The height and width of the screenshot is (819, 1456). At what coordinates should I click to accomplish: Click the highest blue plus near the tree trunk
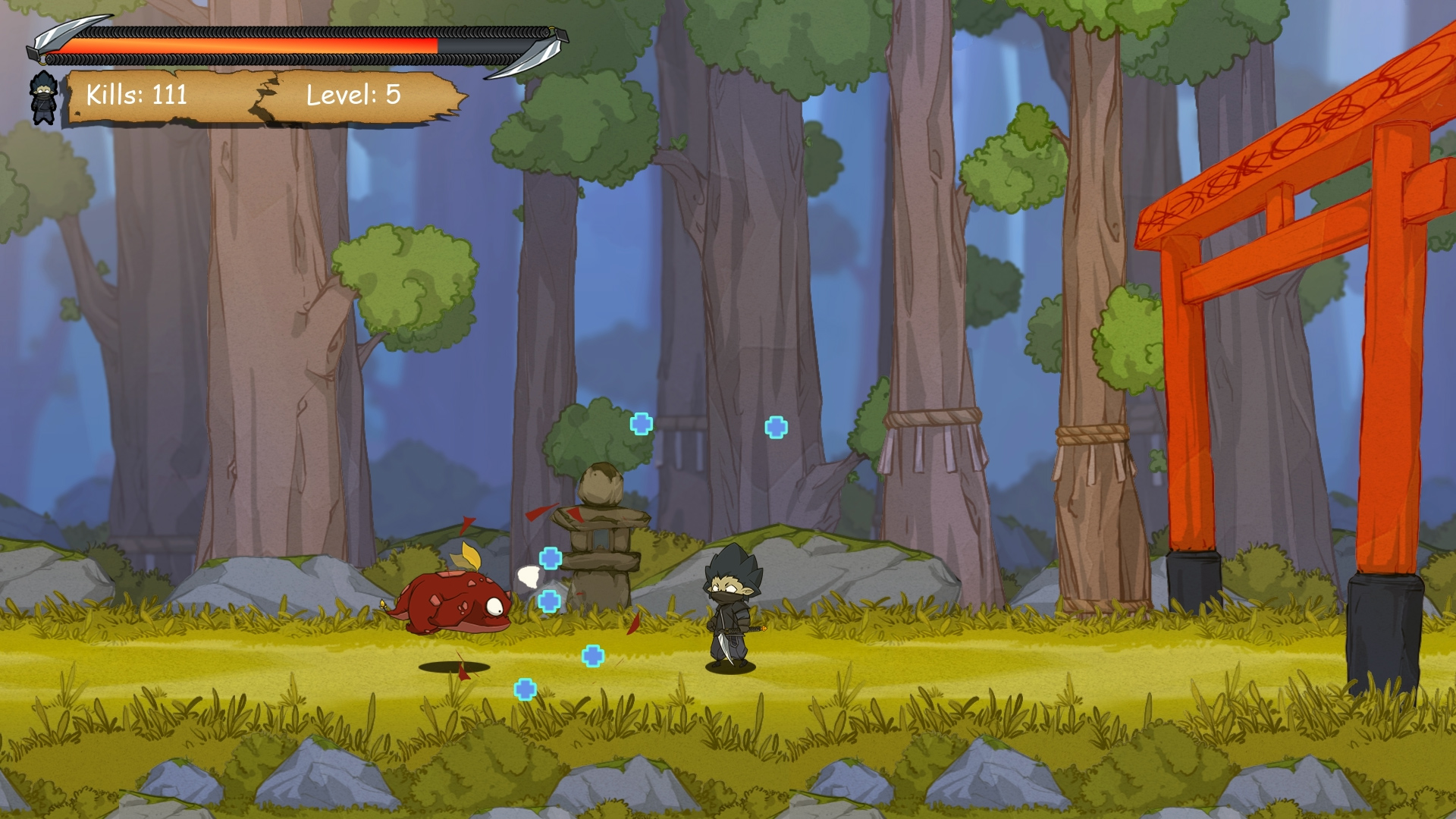coord(641,425)
